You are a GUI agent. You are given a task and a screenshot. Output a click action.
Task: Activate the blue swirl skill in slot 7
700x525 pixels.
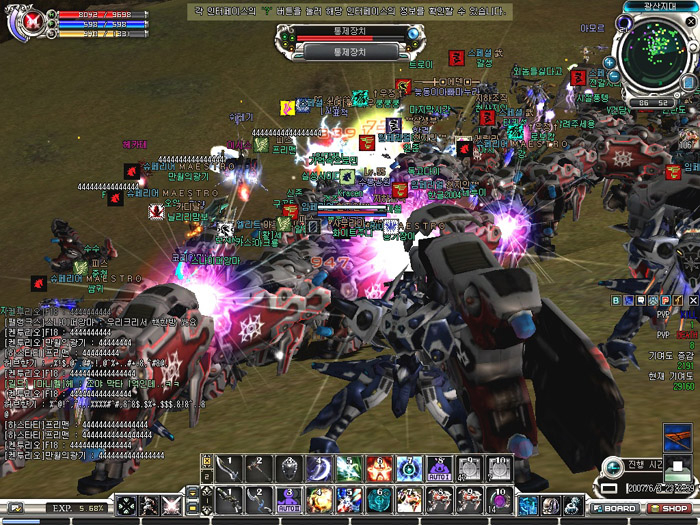coord(410,468)
